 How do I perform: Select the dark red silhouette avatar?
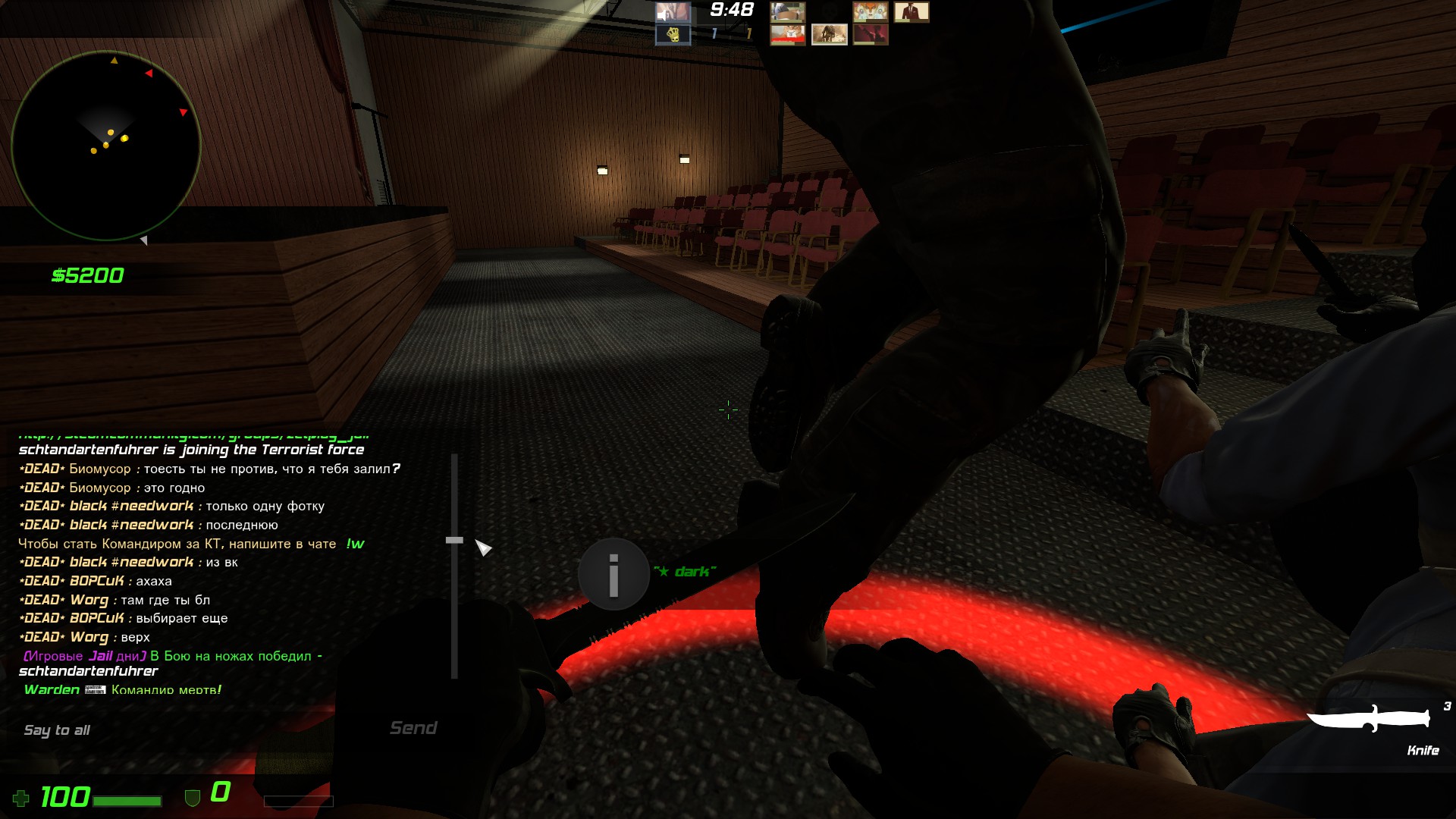click(870, 34)
